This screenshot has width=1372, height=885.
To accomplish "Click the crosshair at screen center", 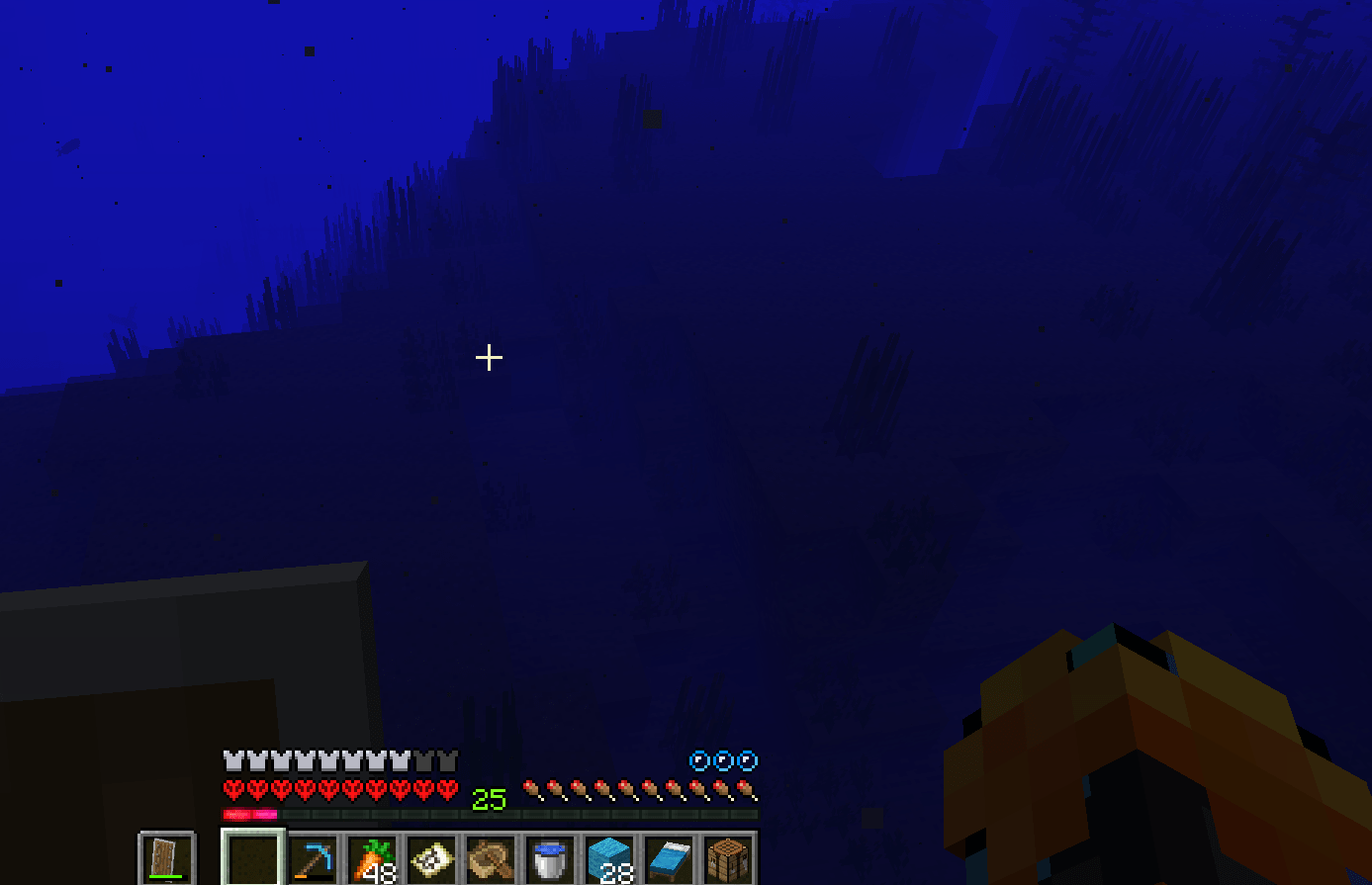I will coord(488,357).
